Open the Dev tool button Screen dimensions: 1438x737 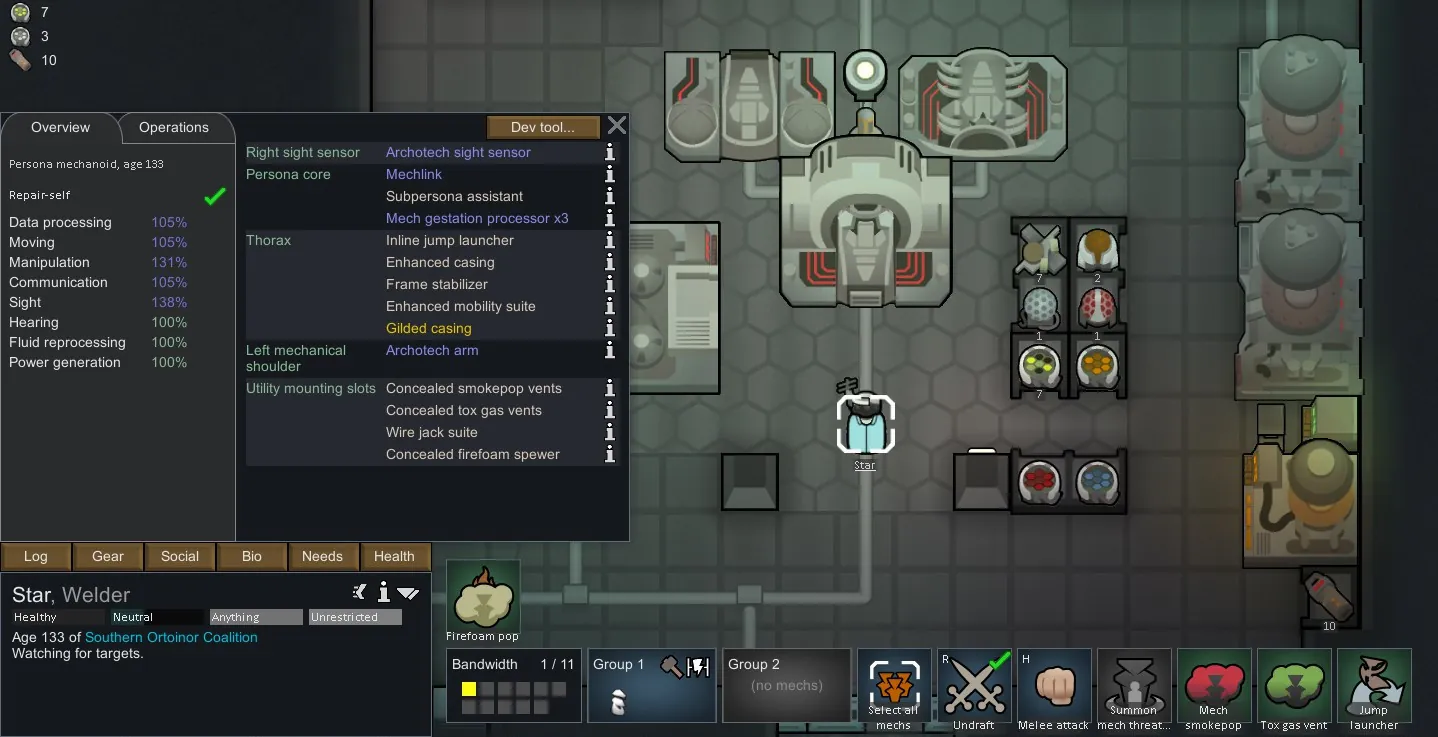point(543,127)
